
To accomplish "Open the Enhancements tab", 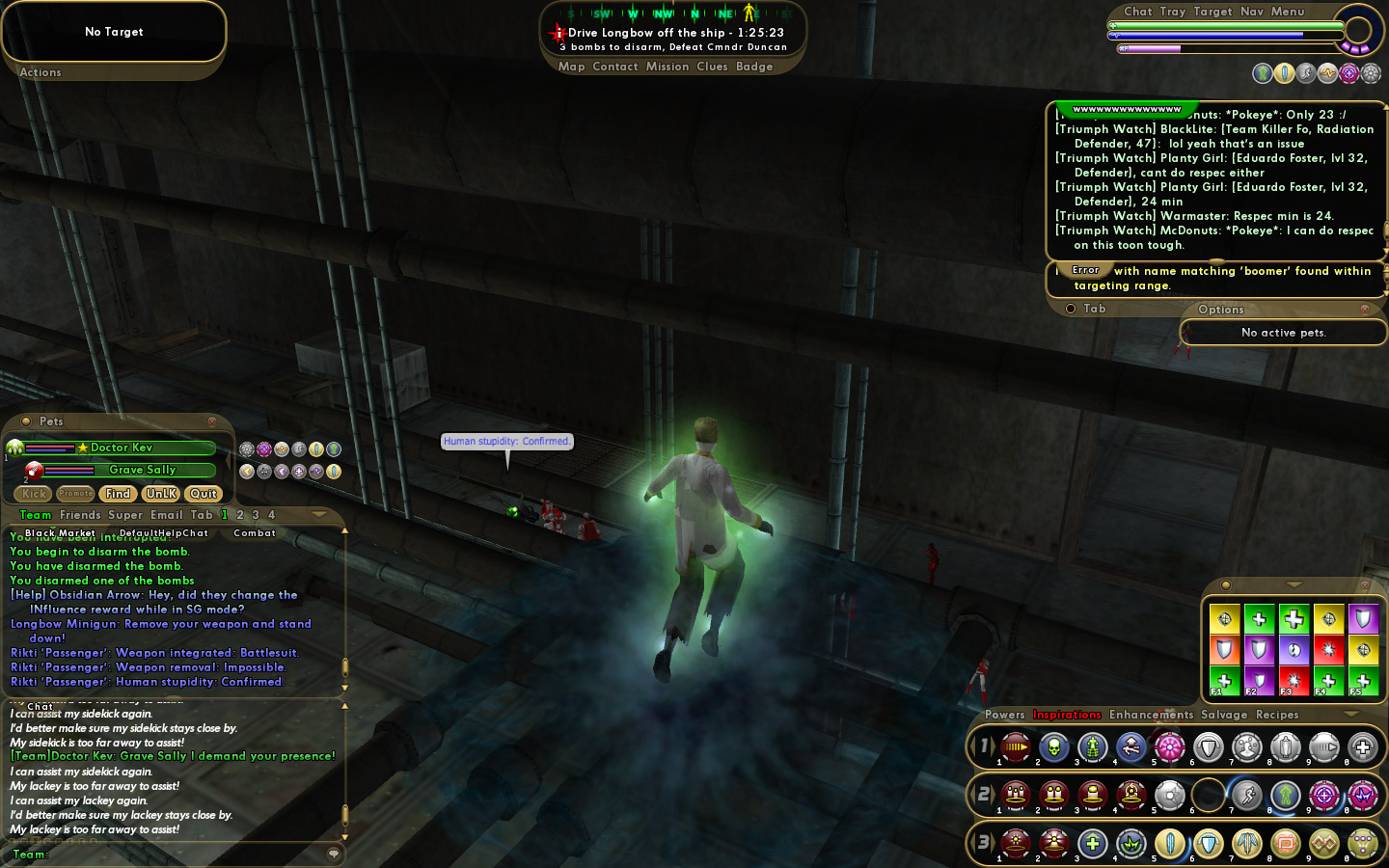I will point(1151,715).
